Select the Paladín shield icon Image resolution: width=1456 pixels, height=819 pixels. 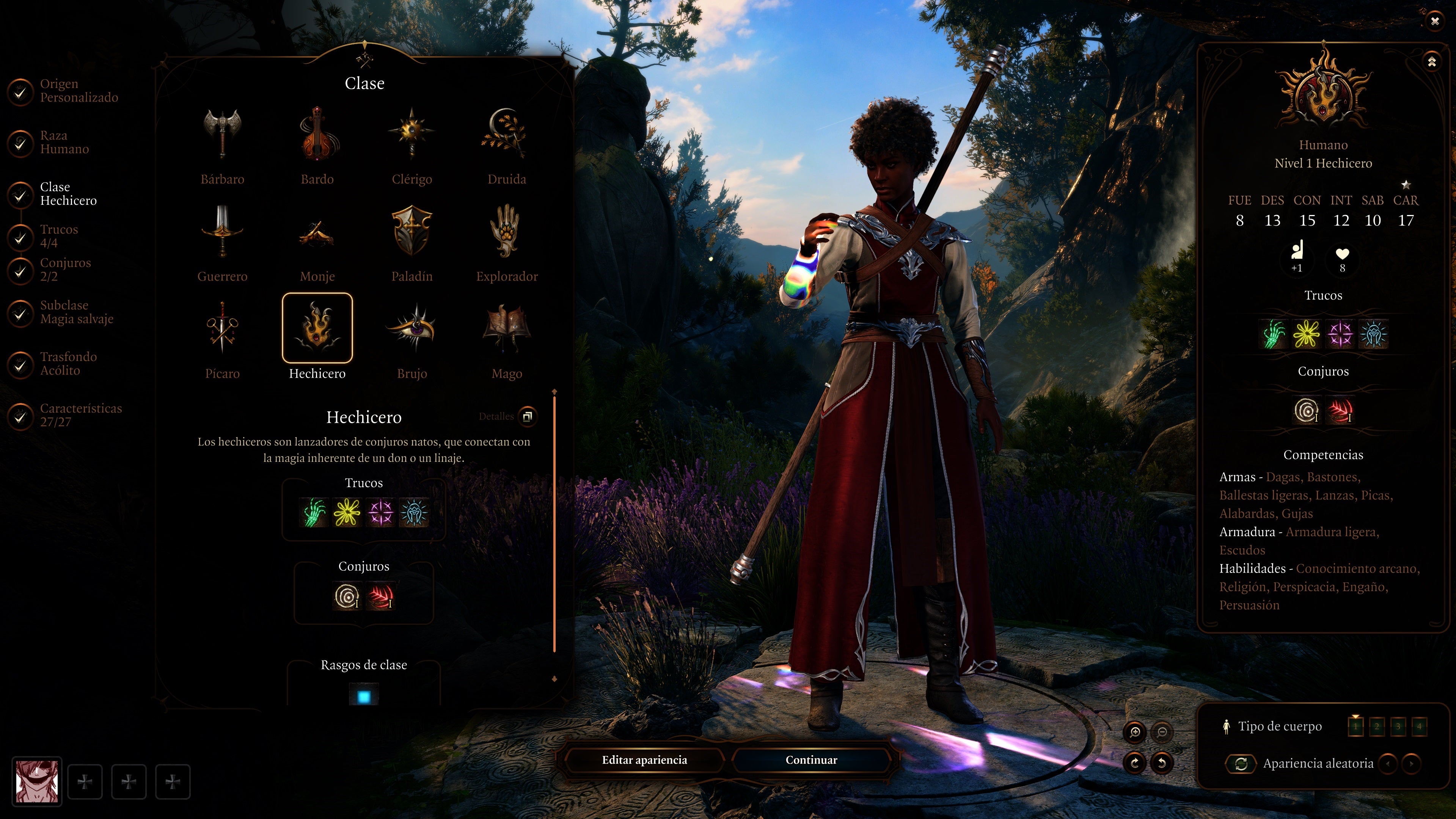[x=412, y=232]
